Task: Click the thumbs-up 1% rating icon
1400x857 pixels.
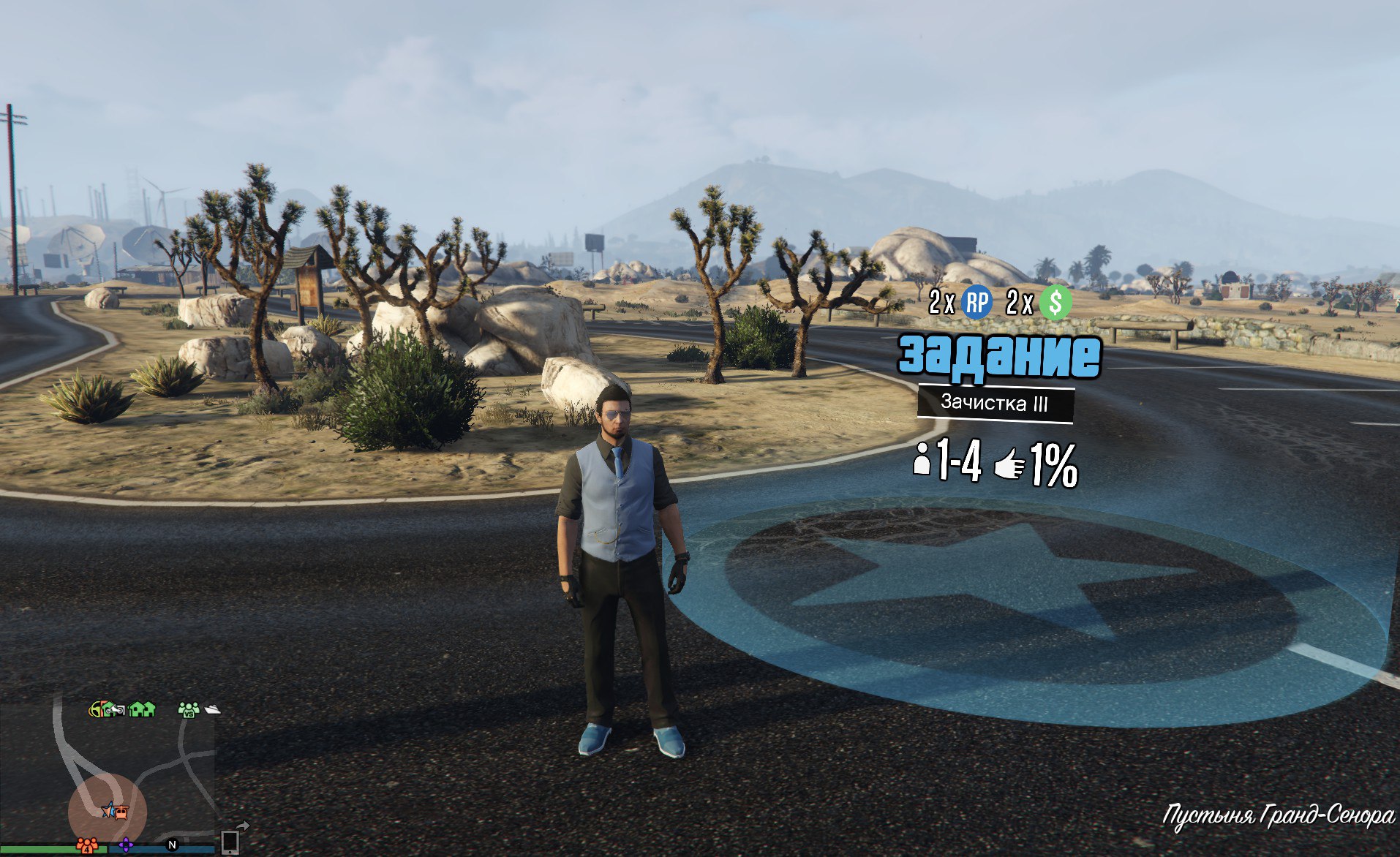Action: click(1011, 465)
